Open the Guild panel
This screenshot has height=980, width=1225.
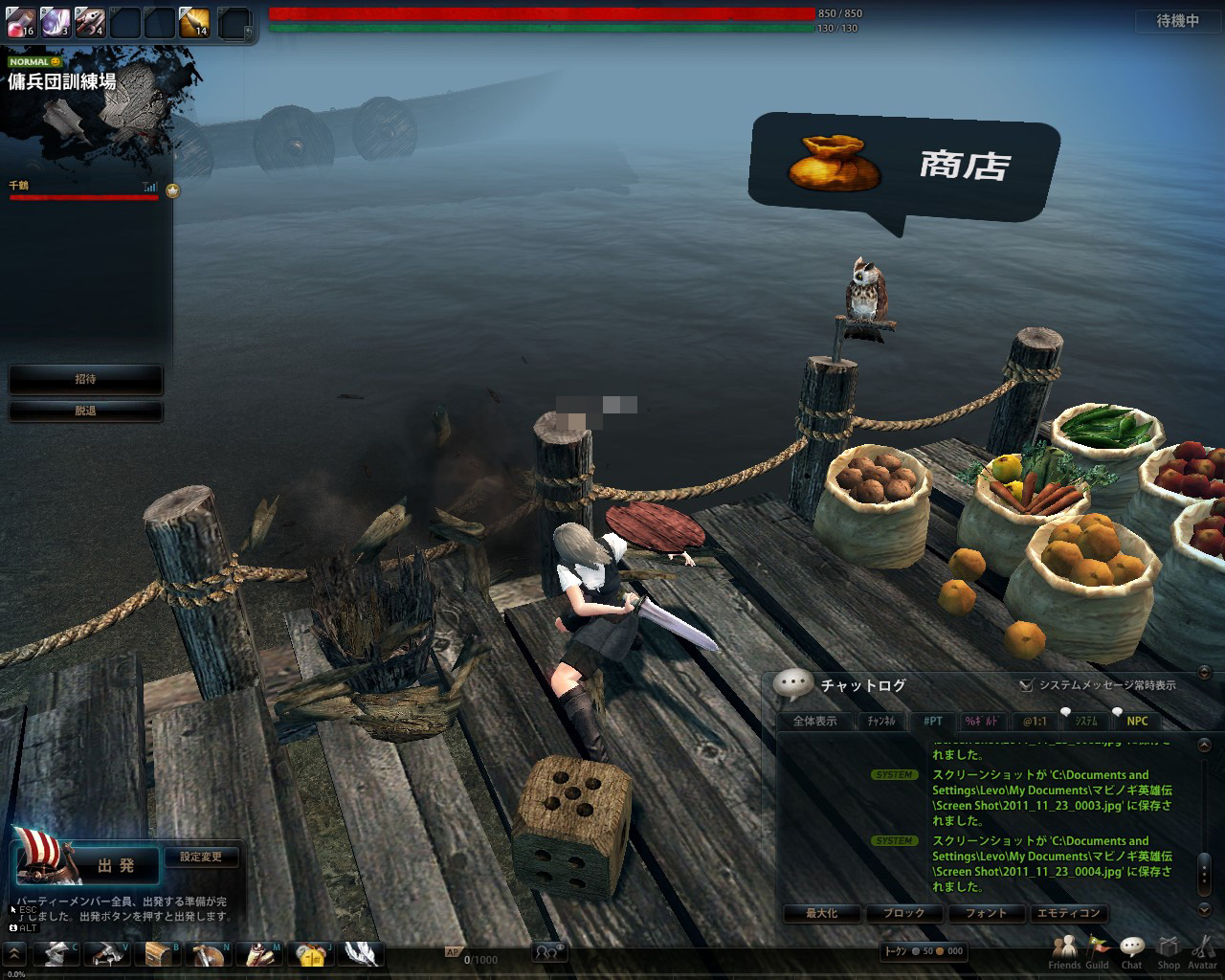1097,950
